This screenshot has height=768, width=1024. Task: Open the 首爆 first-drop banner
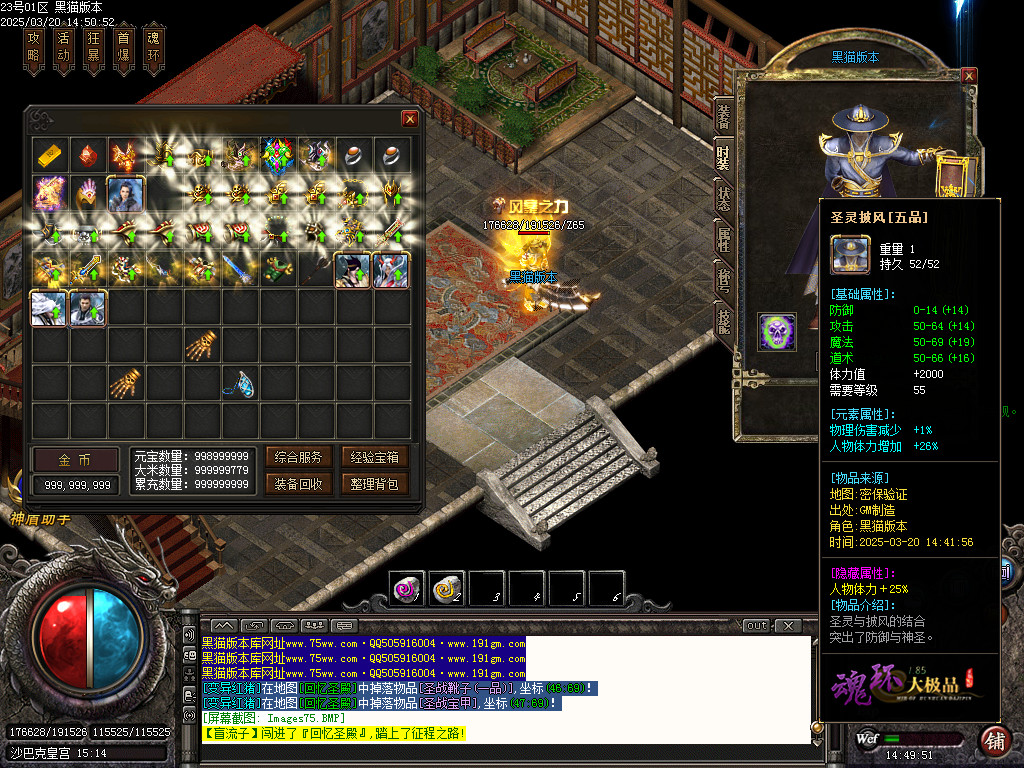(123, 48)
